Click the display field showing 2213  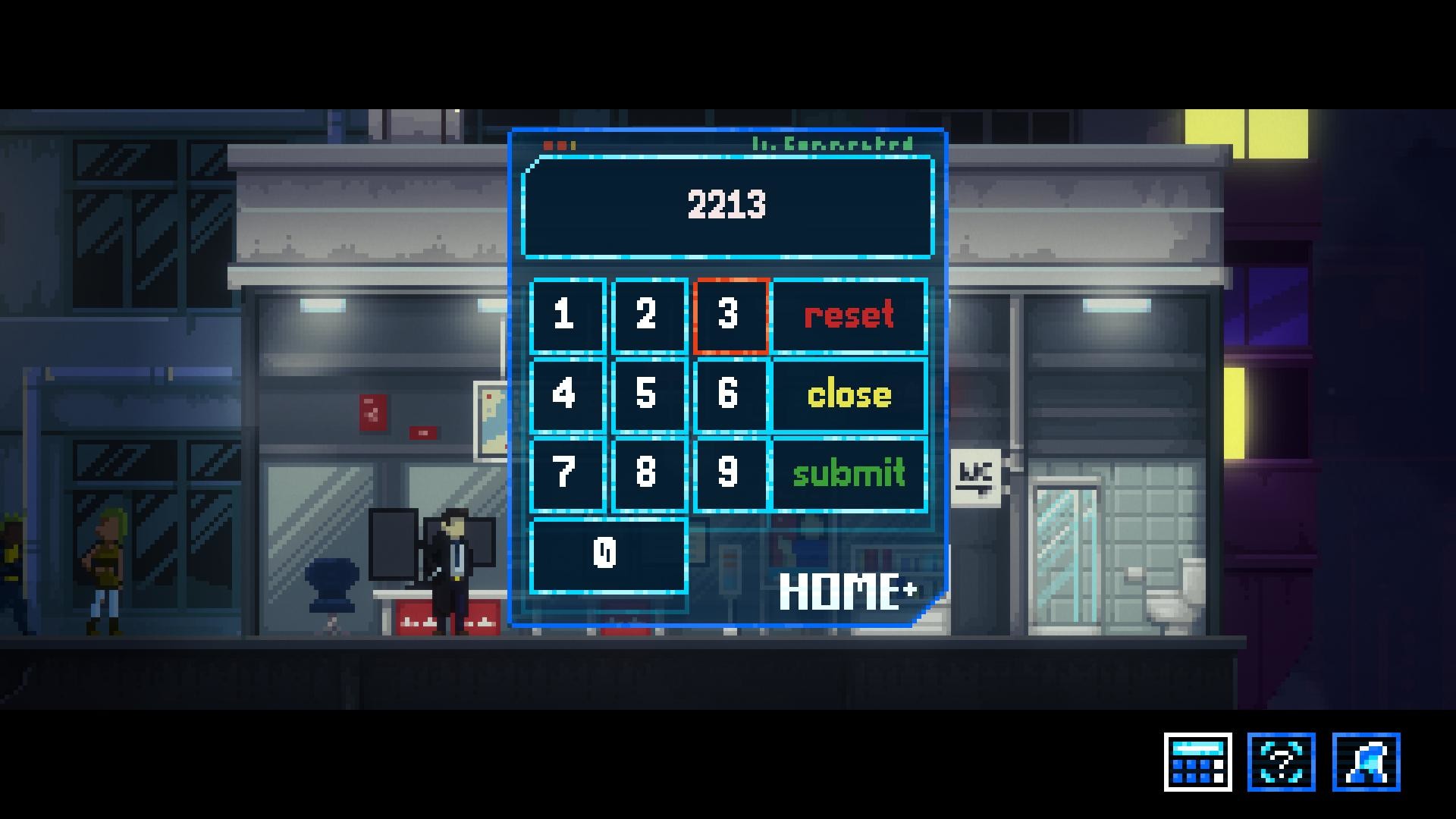coord(726,205)
